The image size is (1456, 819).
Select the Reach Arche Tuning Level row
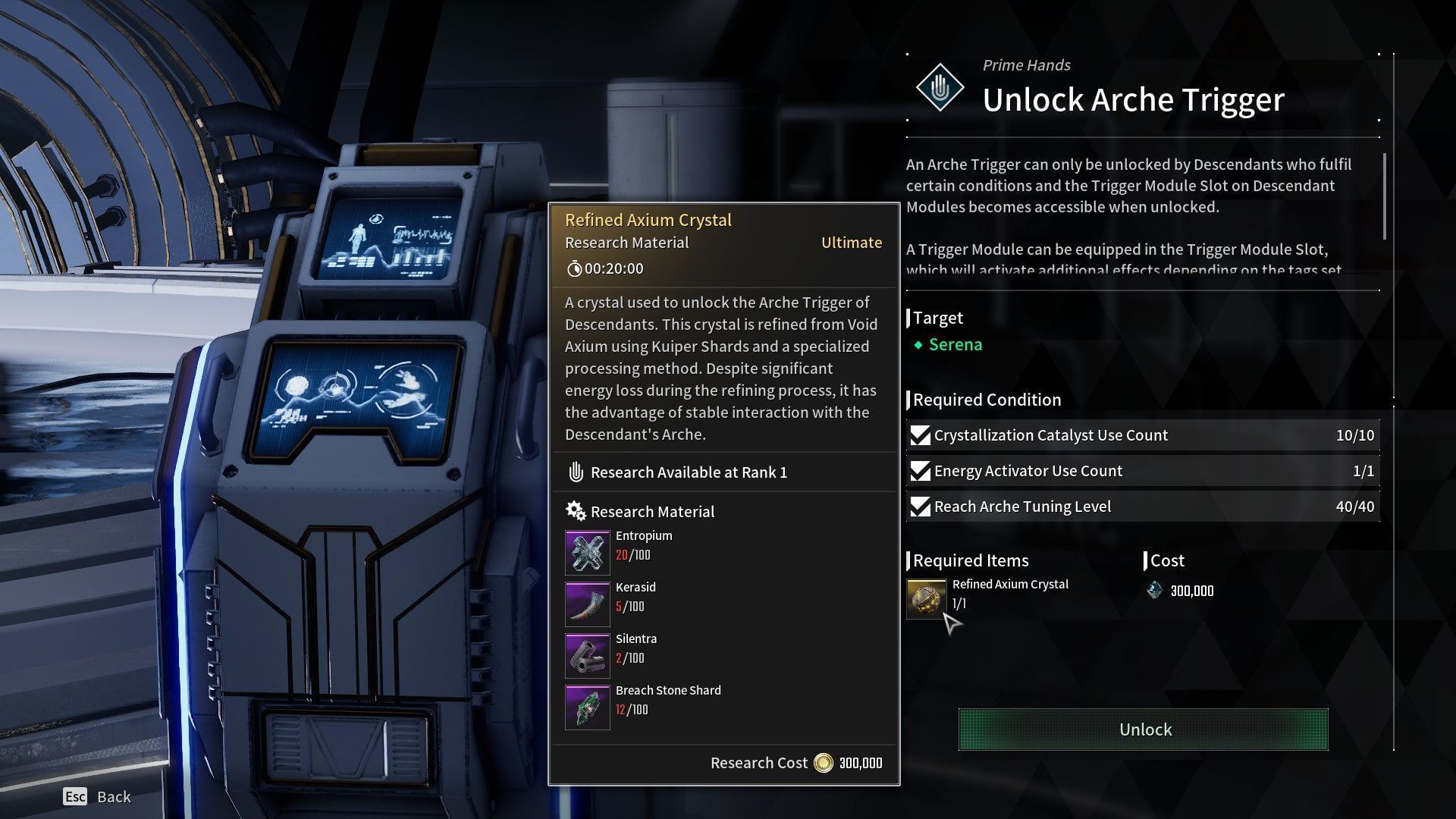1143,507
